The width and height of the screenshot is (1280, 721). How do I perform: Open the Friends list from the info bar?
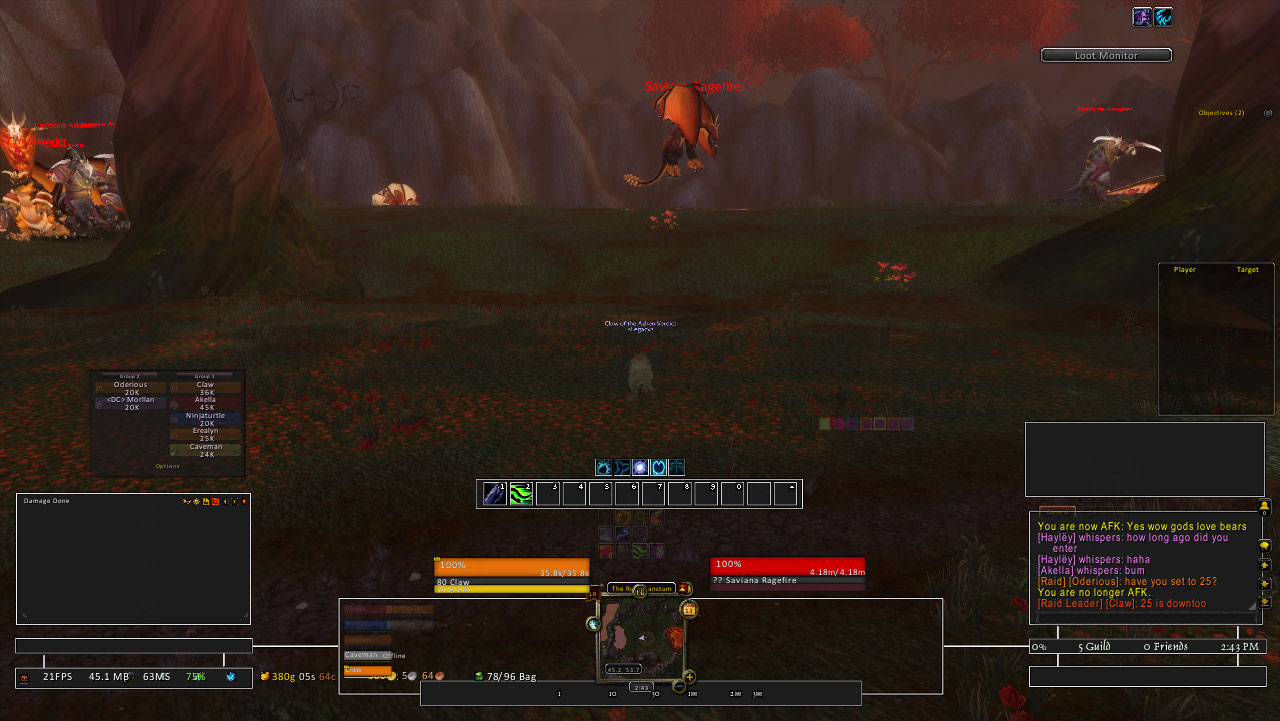pyautogui.click(x=1166, y=647)
